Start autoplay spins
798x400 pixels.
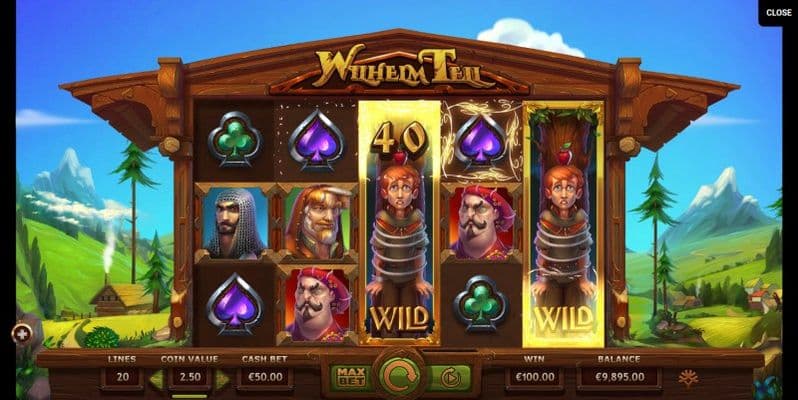[x=449, y=378]
